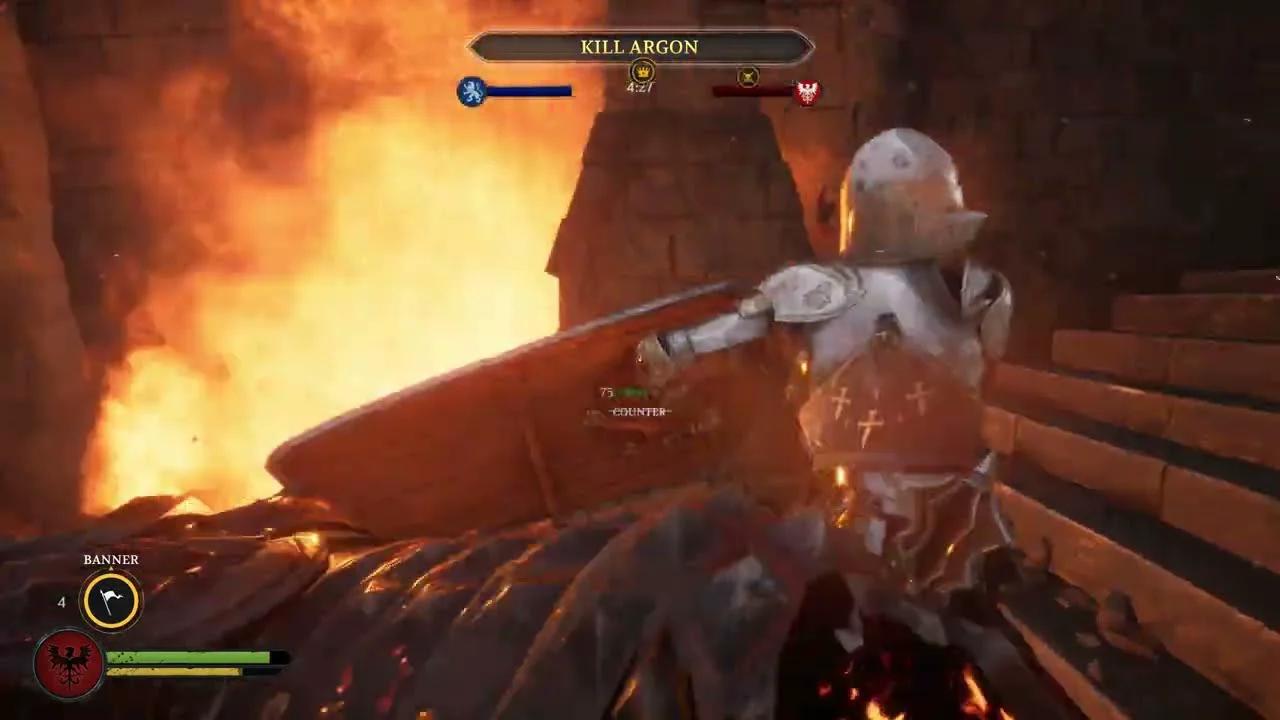
Task: Open the crown objective medallion under KILL ARGON
Action: (642, 72)
